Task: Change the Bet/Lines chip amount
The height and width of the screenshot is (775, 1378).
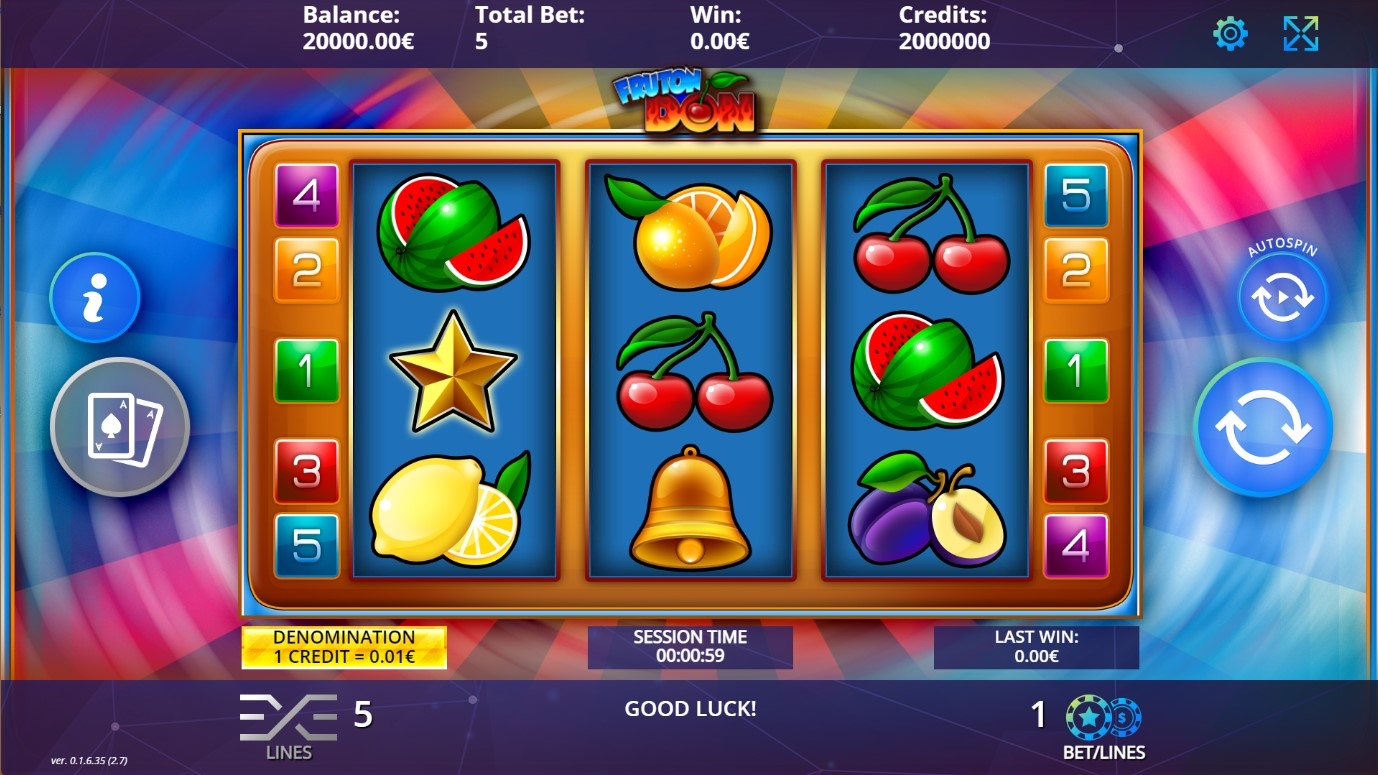Action: (1103, 718)
